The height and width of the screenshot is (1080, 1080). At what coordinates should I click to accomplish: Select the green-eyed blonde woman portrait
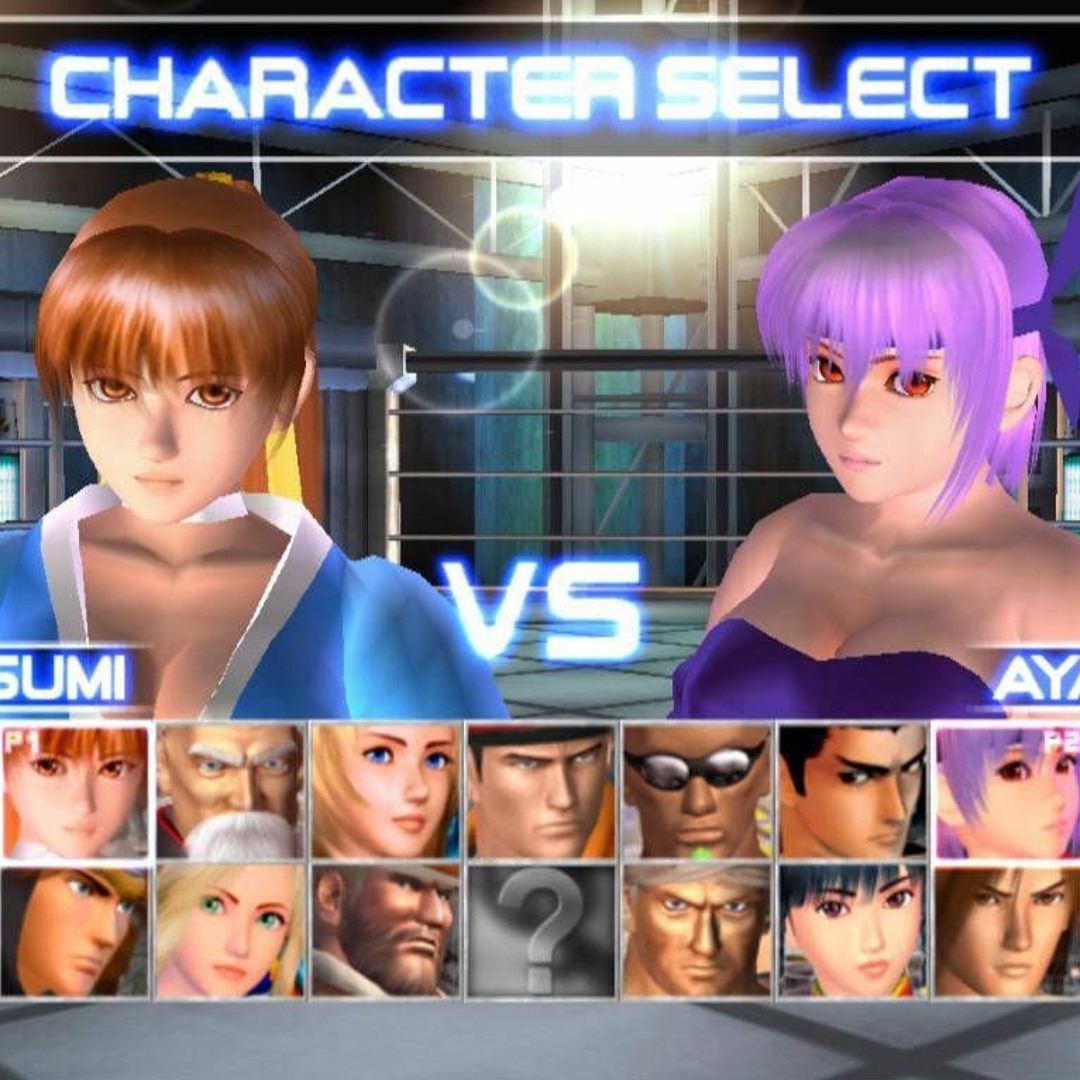(x=231, y=932)
